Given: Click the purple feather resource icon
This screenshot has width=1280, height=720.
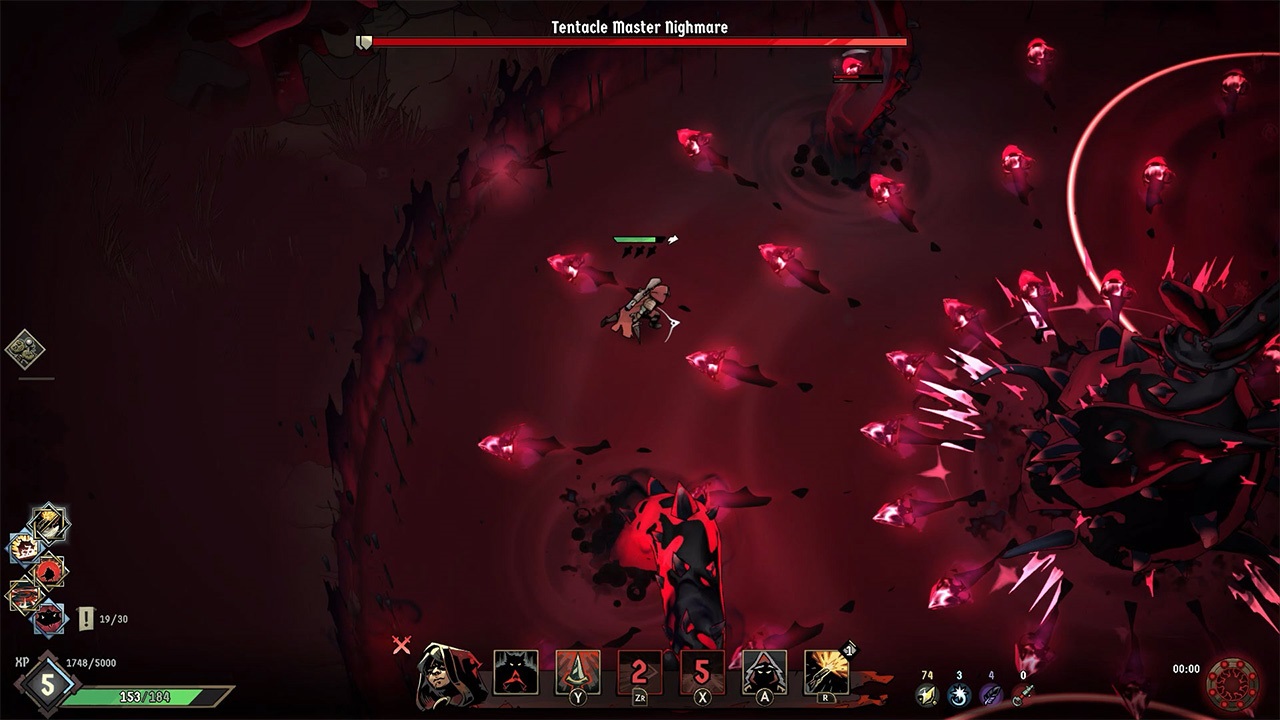Looking at the screenshot, I should 991,693.
